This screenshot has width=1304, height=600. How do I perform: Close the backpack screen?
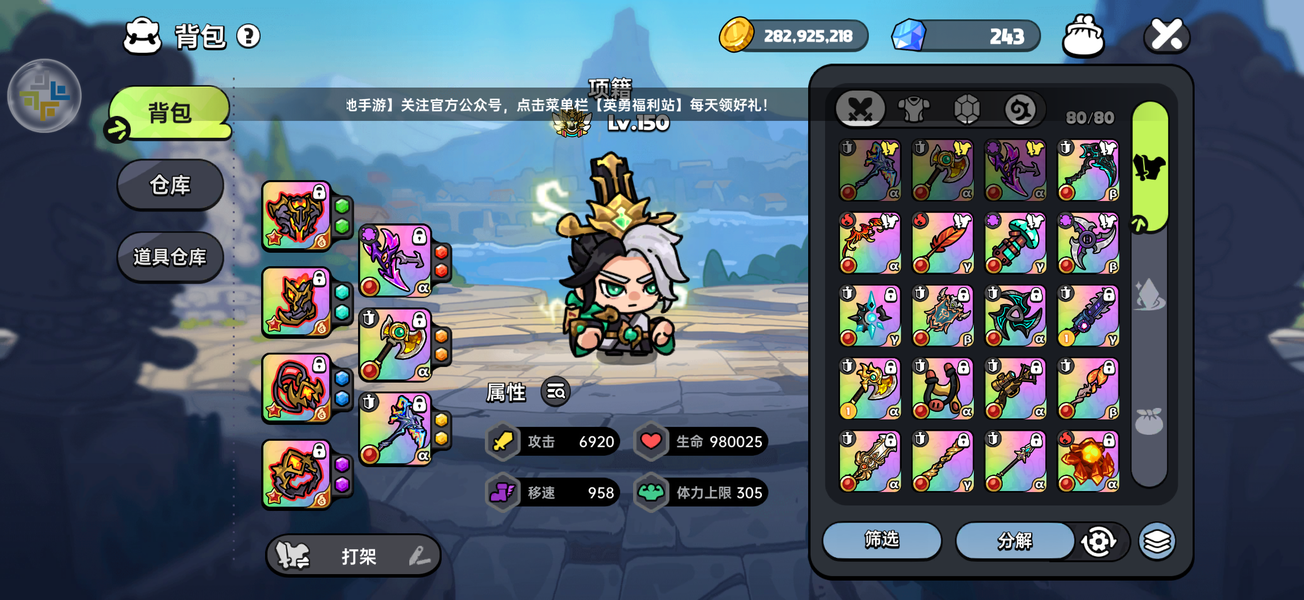tap(1166, 35)
